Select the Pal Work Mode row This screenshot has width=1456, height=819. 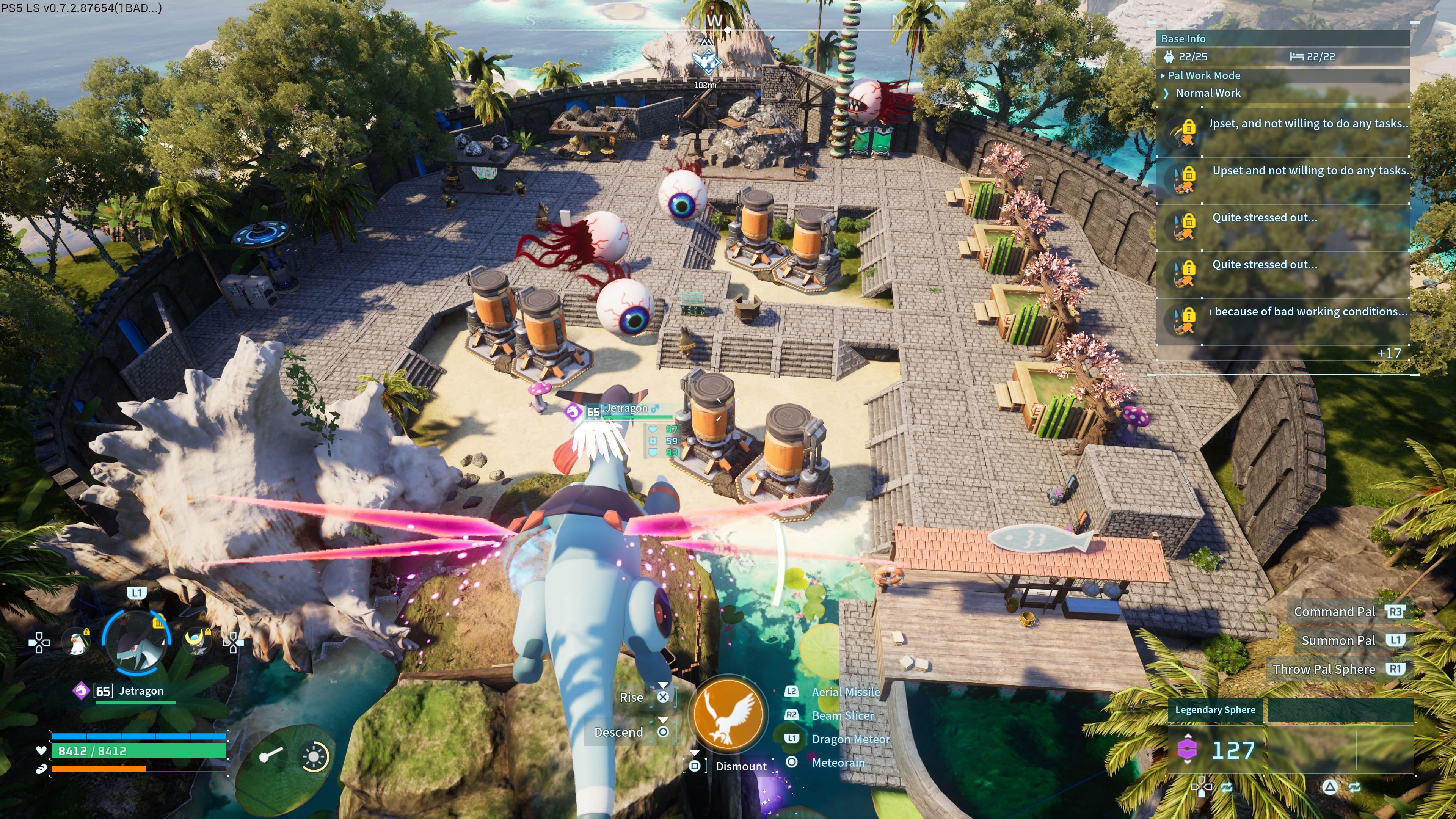(x=1204, y=75)
